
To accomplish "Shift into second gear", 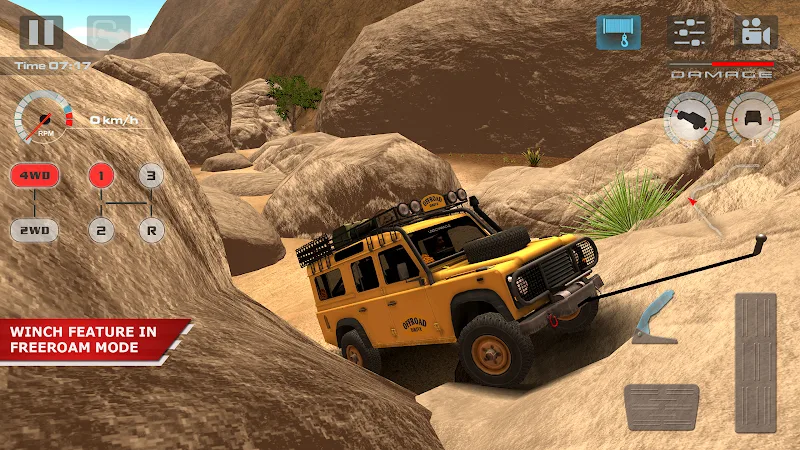I will tap(99, 230).
